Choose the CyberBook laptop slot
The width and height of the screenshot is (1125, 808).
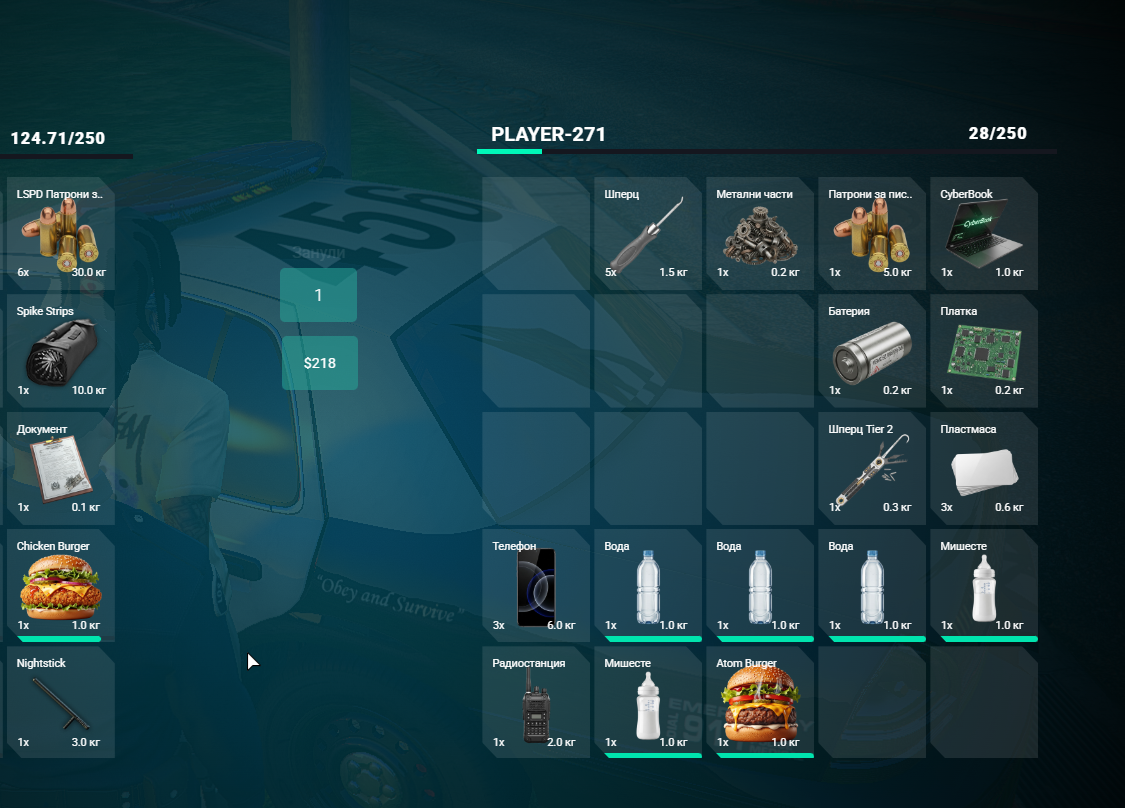click(x=983, y=234)
